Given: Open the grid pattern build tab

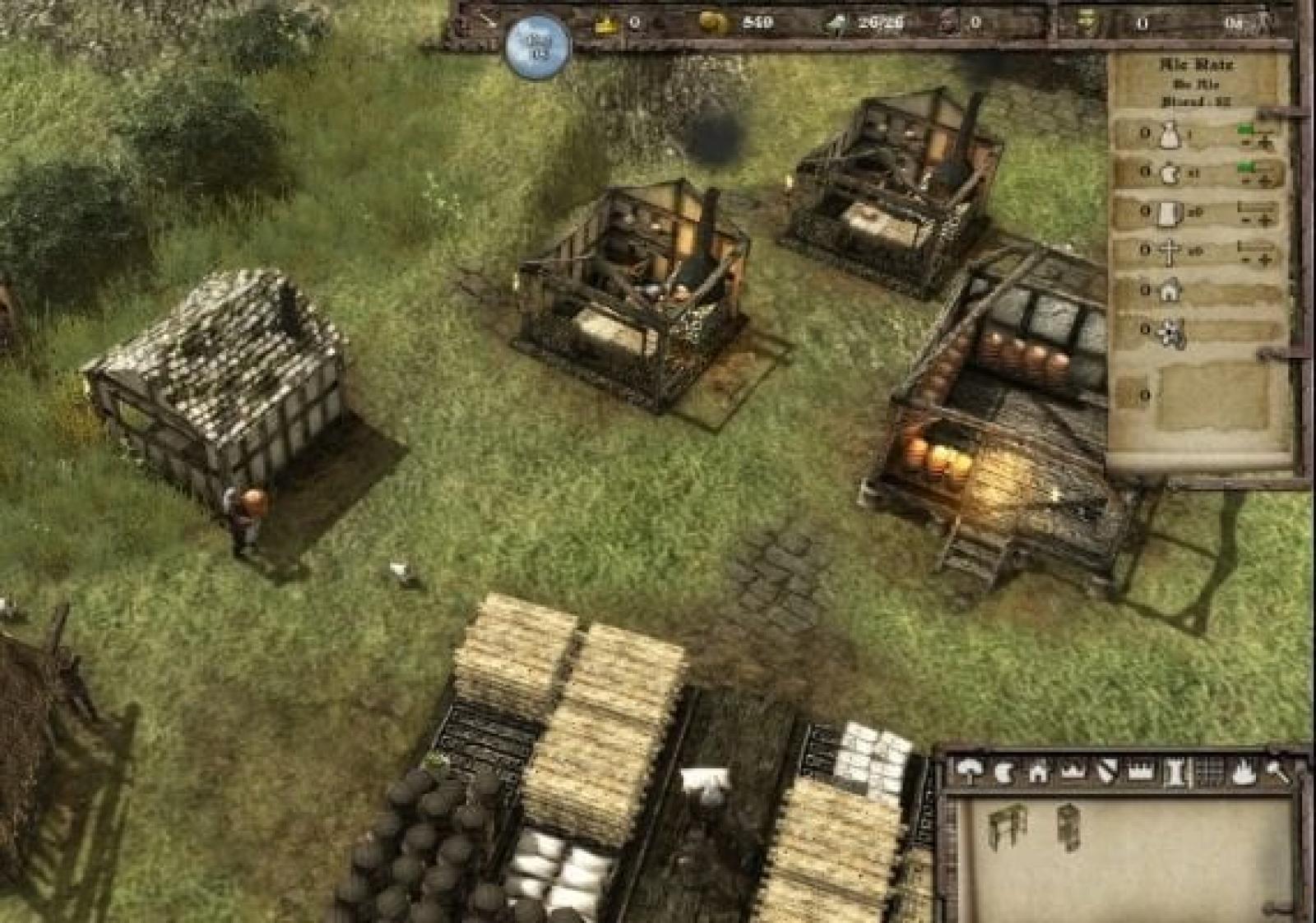Looking at the screenshot, I should pyautogui.click(x=1210, y=772).
